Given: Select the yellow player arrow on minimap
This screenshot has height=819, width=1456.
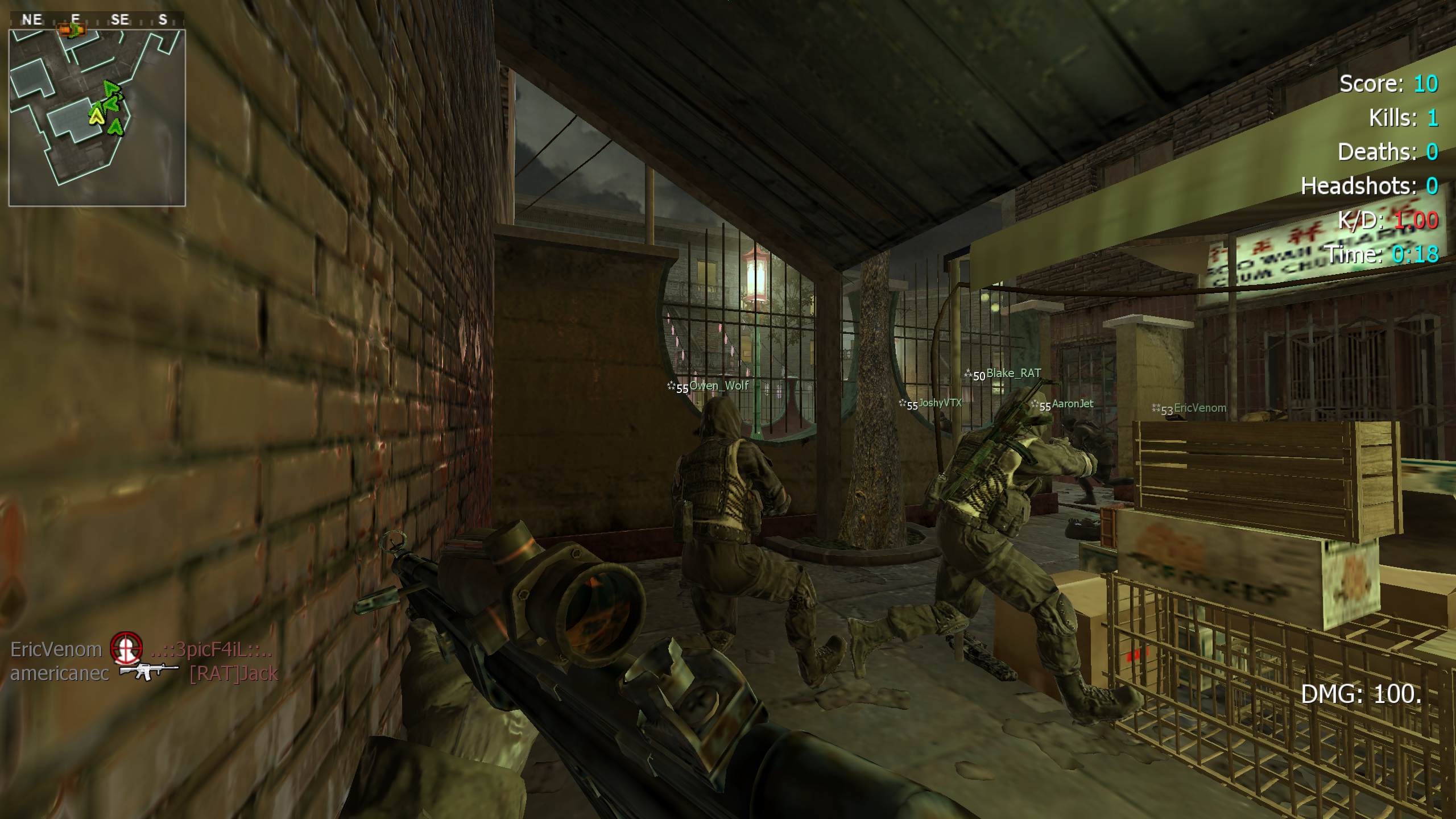Looking at the screenshot, I should (x=96, y=117).
